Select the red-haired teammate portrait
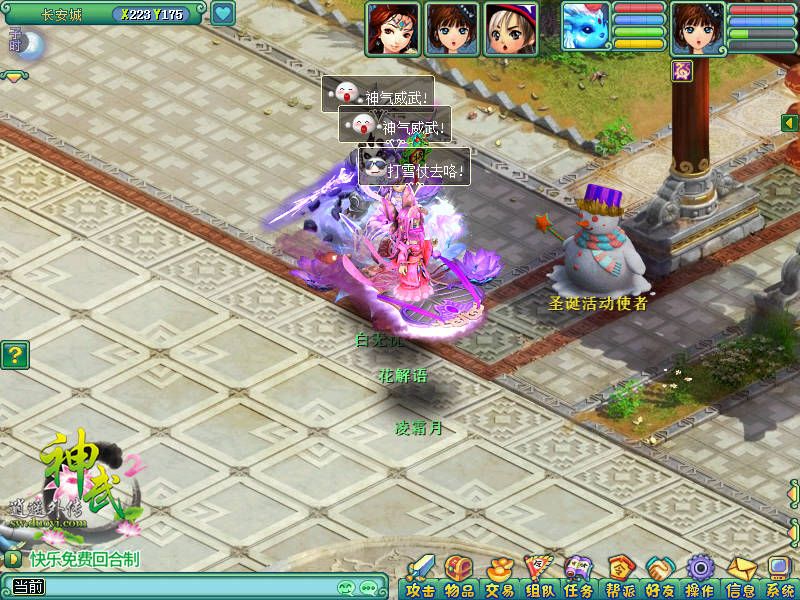The width and height of the screenshot is (800, 600). (392, 28)
